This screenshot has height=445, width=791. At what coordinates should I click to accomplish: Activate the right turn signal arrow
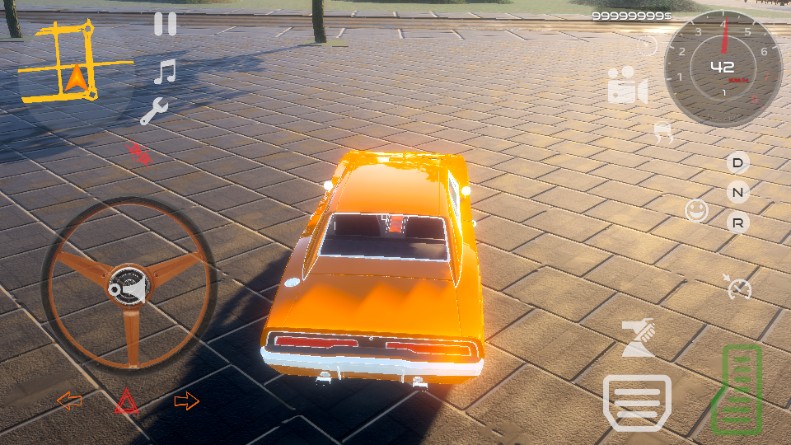tap(187, 401)
